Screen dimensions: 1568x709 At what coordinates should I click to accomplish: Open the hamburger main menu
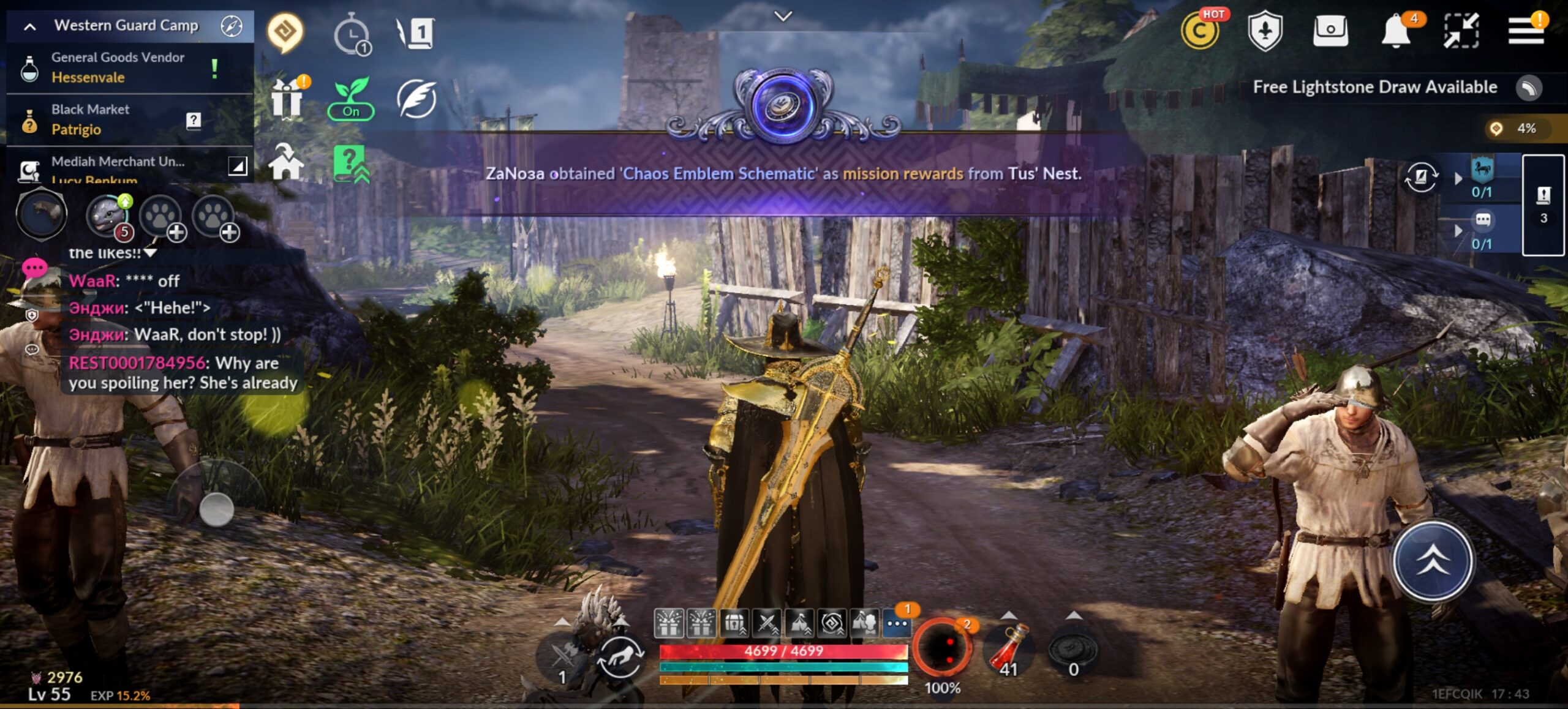point(1525,31)
